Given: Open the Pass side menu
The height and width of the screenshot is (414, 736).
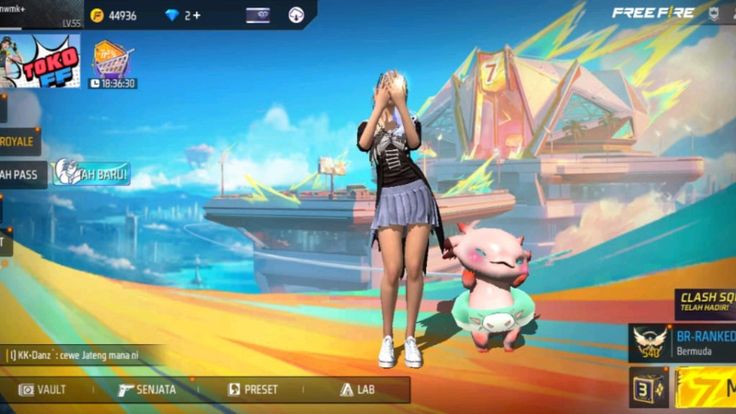Looking at the screenshot, I should (18, 173).
